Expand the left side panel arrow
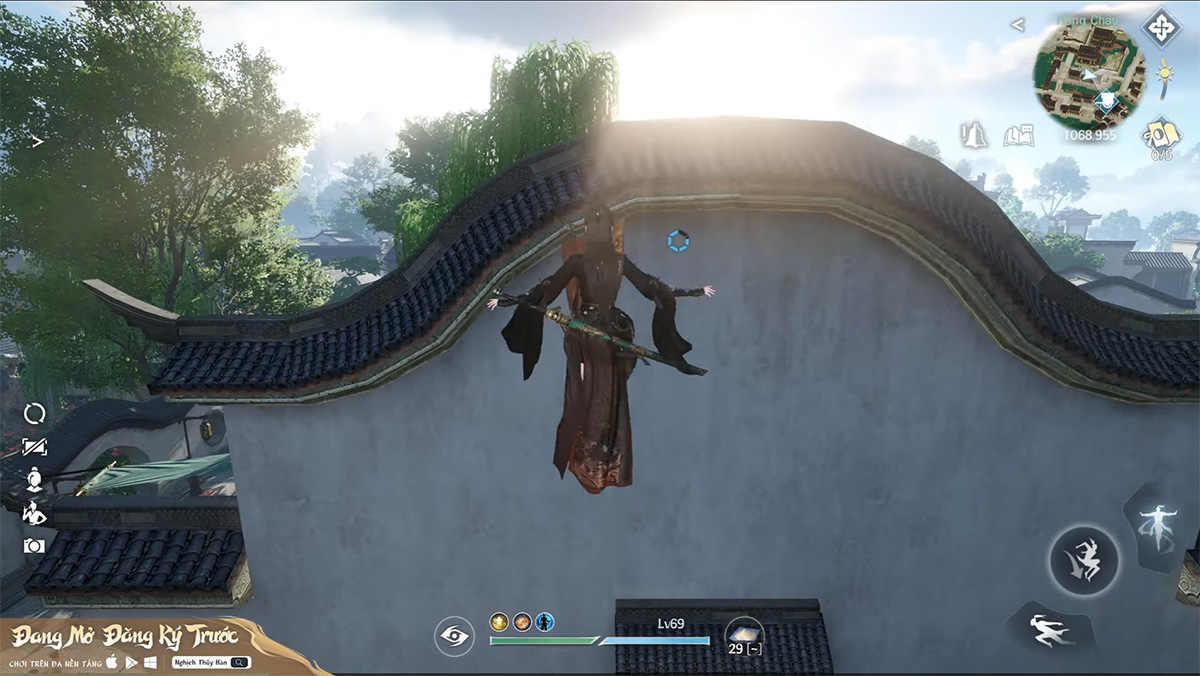1200x676 pixels. coord(37,142)
